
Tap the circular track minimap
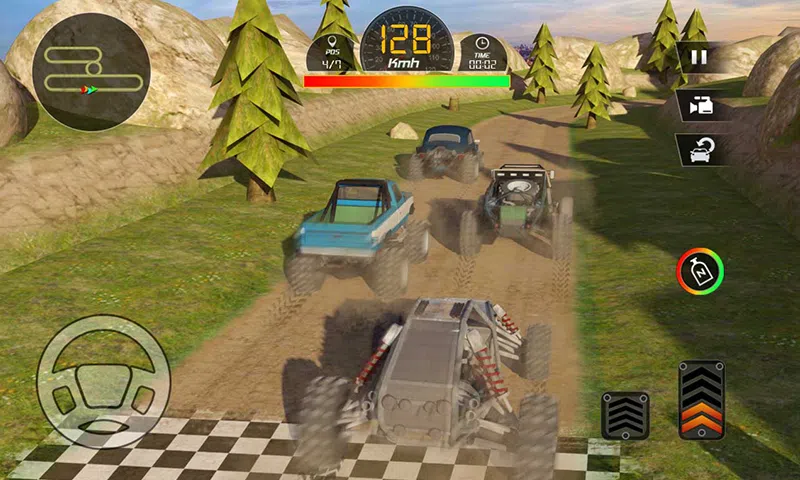coord(91,72)
